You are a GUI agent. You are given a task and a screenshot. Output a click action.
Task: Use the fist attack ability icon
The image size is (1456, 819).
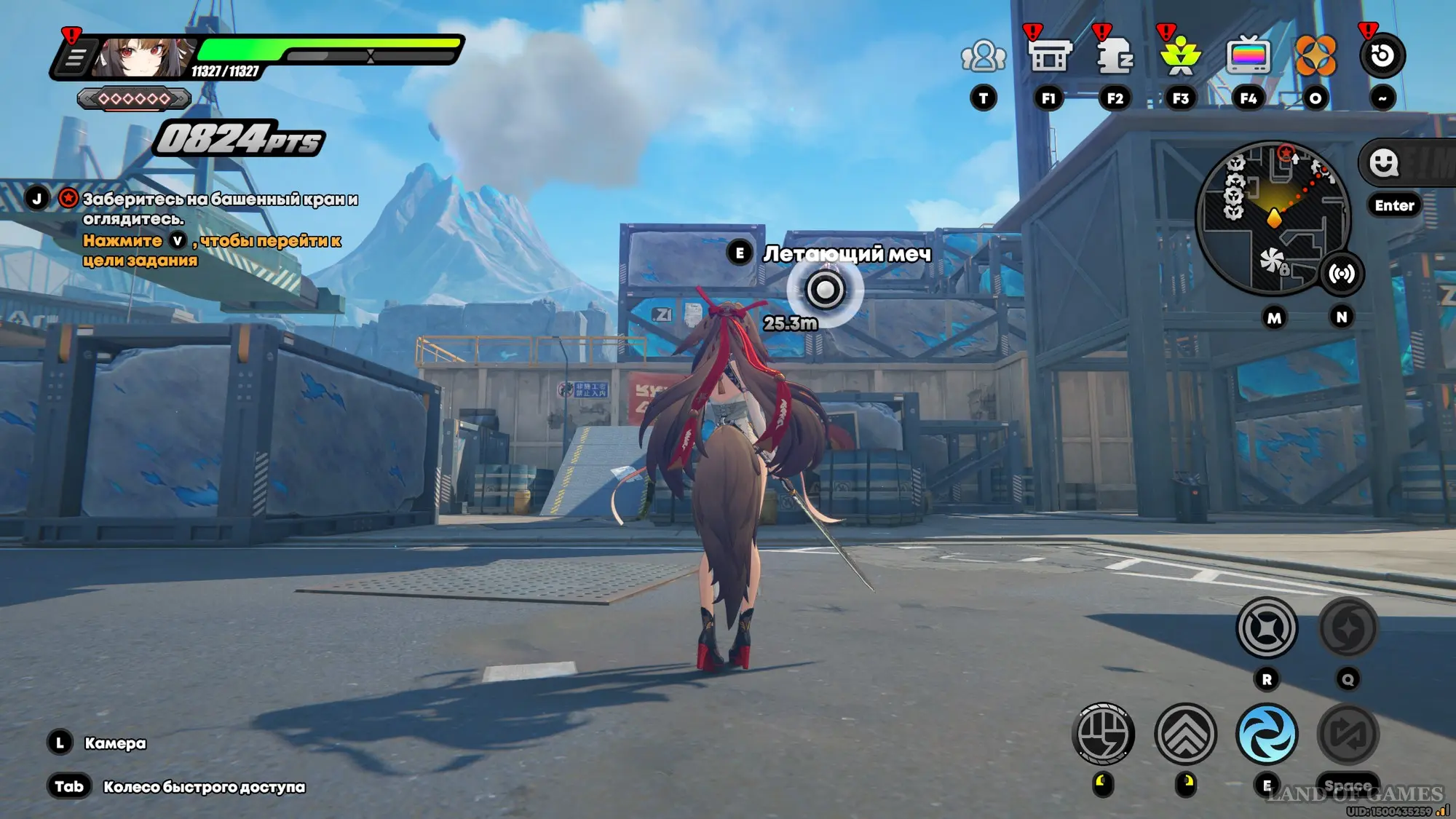click(x=1103, y=734)
